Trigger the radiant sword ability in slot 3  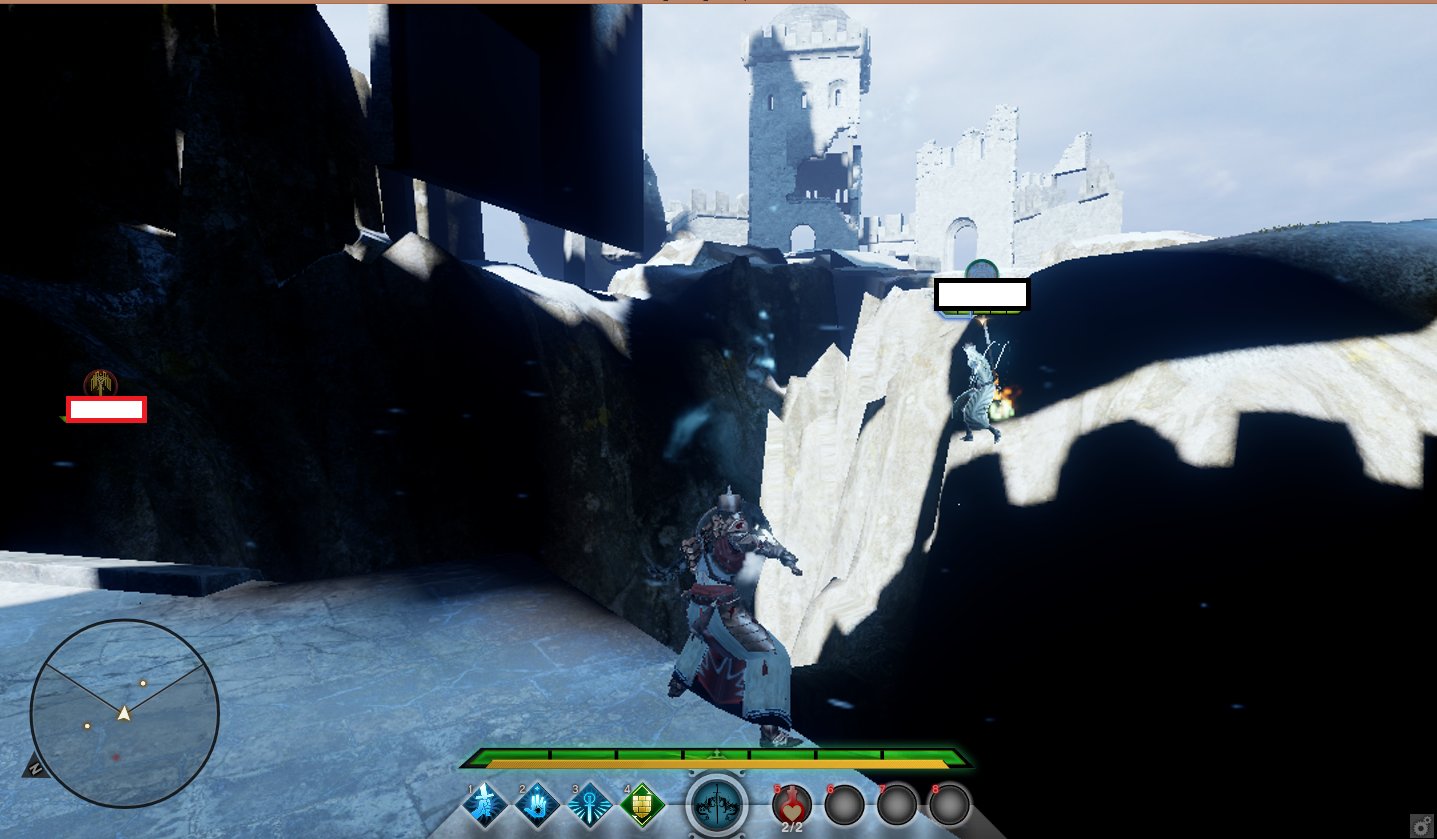(x=590, y=803)
